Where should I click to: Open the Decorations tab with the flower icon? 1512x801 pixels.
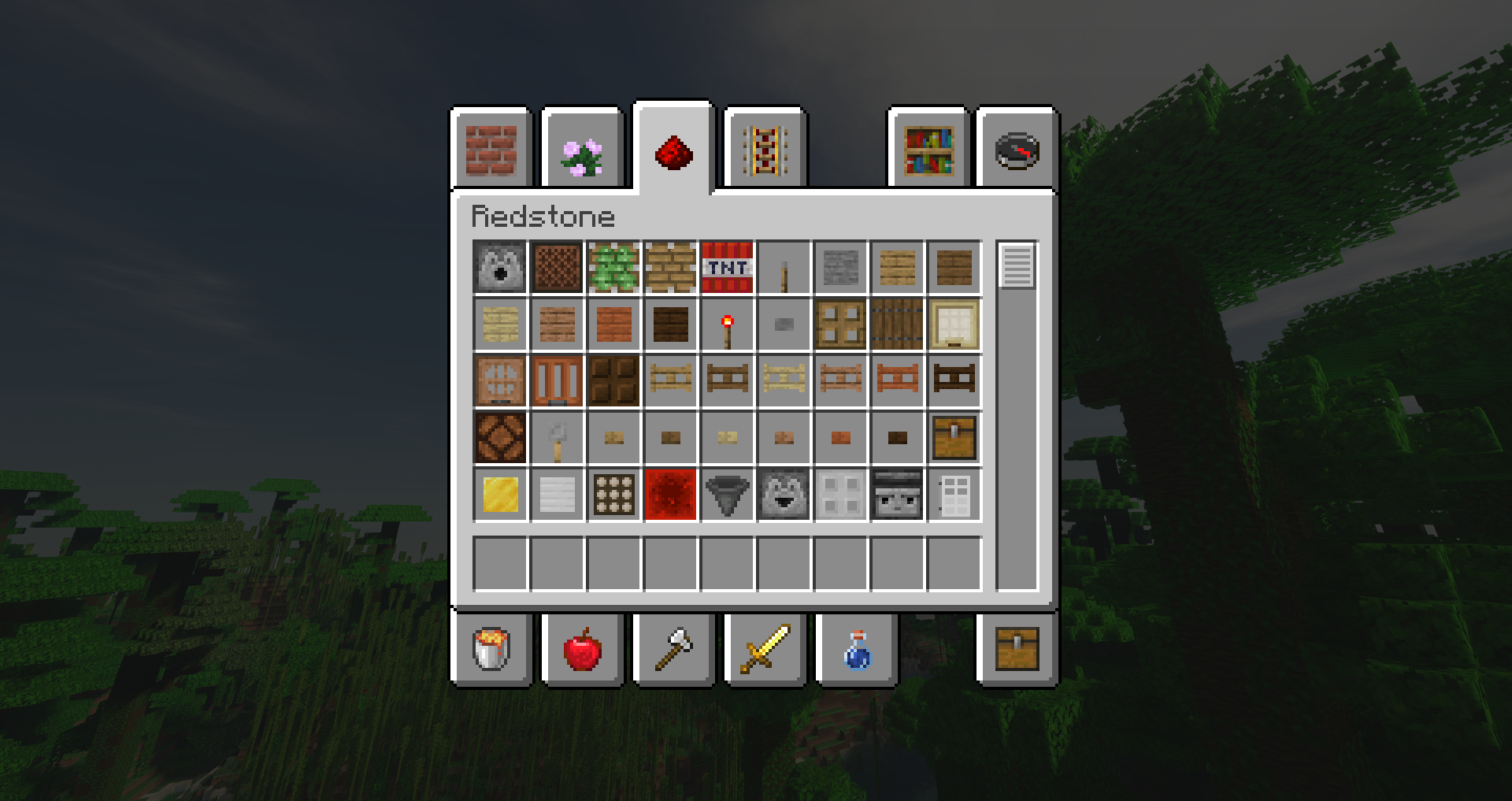coord(584,150)
